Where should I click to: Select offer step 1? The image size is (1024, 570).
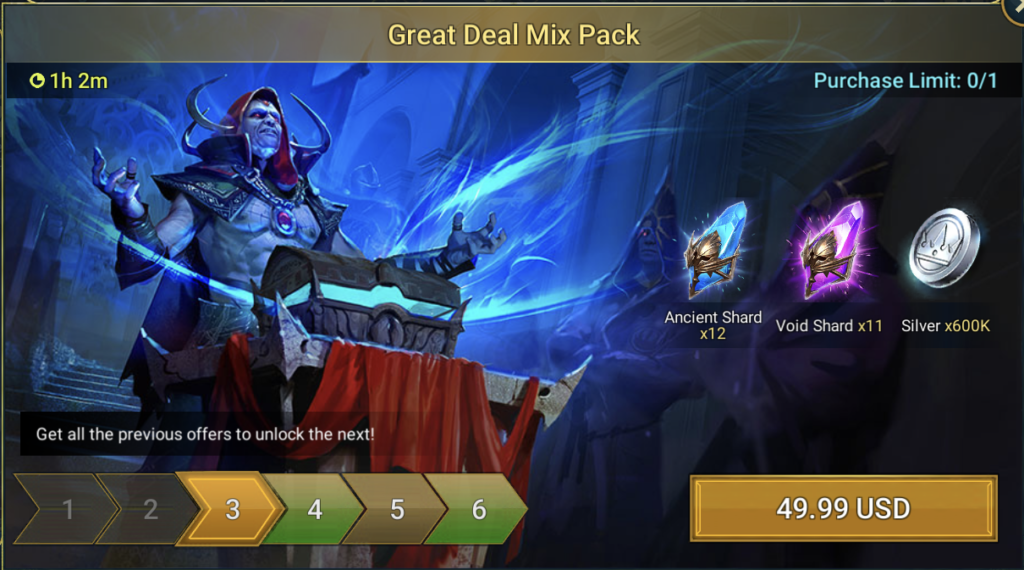(x=67, y=510)
